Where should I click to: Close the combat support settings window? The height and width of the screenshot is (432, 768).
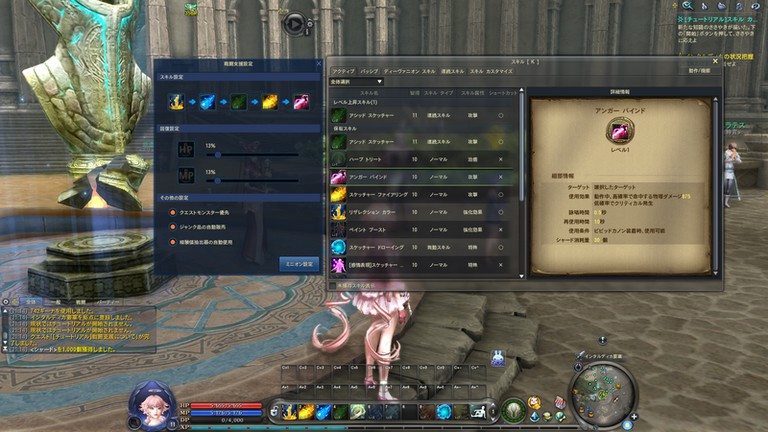pos(319,63)
